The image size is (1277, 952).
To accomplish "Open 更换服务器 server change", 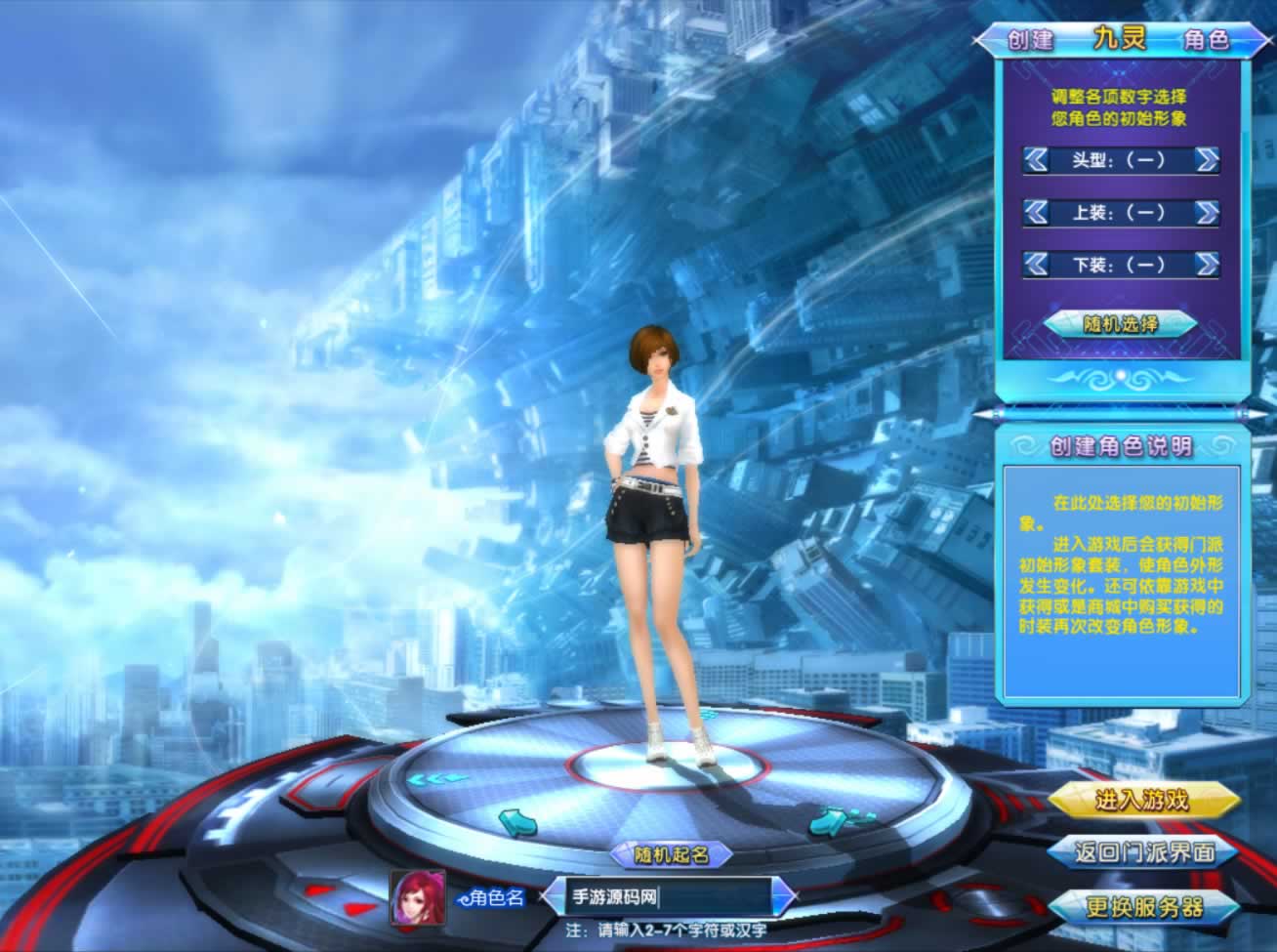I will point(1144,906).
